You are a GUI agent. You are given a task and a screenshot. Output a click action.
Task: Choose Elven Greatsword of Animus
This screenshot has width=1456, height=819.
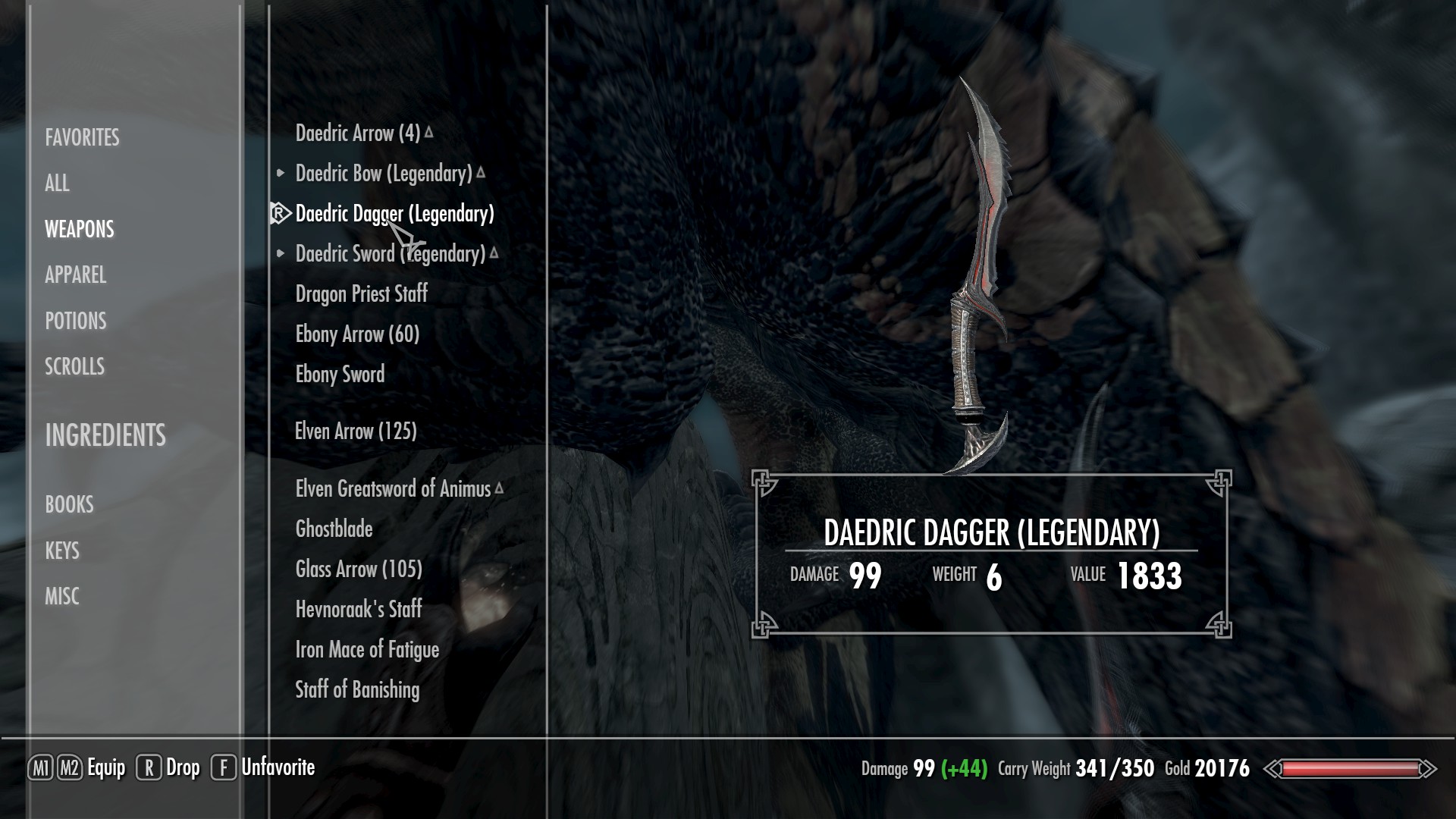coord(393,489)
